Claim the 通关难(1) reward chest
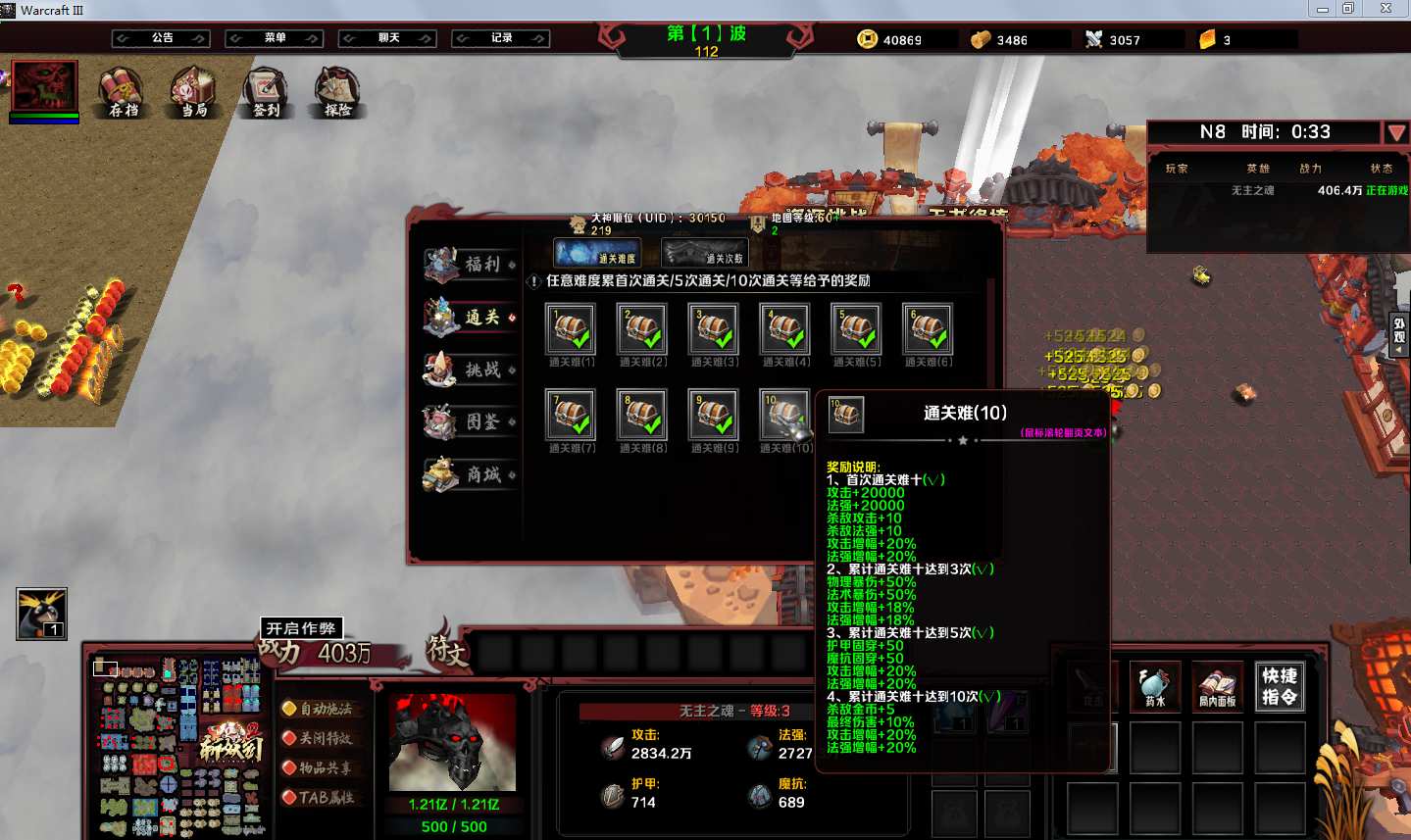The height and width of the screenshot is (840, 1411). [572, 328]
